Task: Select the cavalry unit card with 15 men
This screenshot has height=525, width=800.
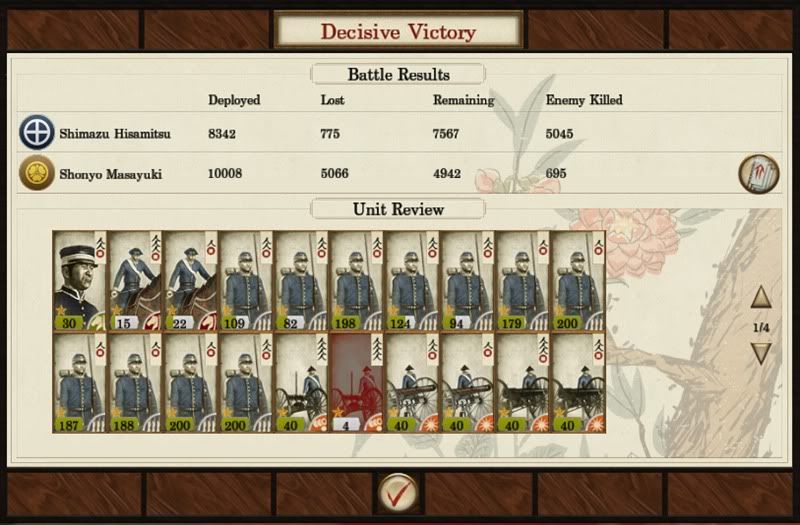Action: (135, 280)
